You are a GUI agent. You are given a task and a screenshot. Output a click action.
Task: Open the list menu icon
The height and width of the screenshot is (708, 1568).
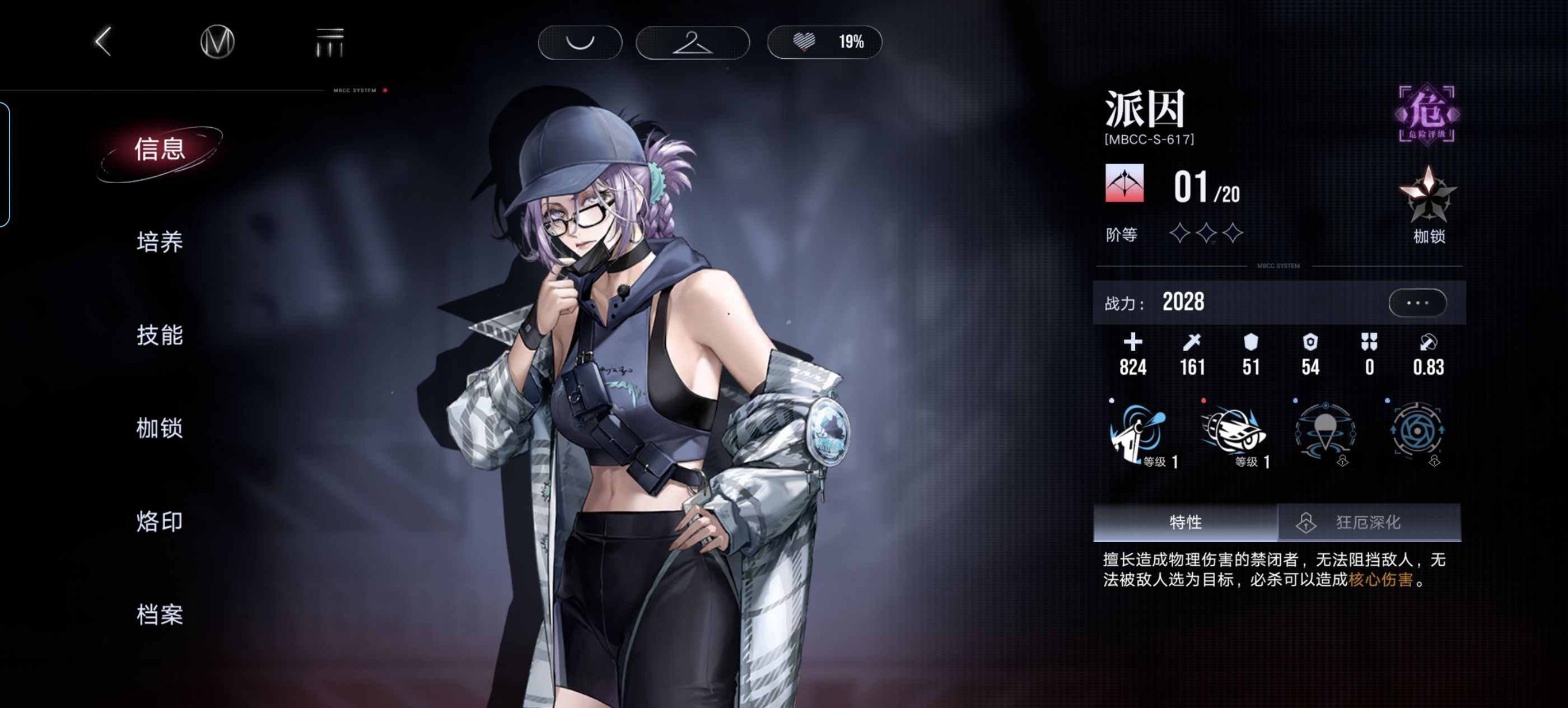pos(330,42)
